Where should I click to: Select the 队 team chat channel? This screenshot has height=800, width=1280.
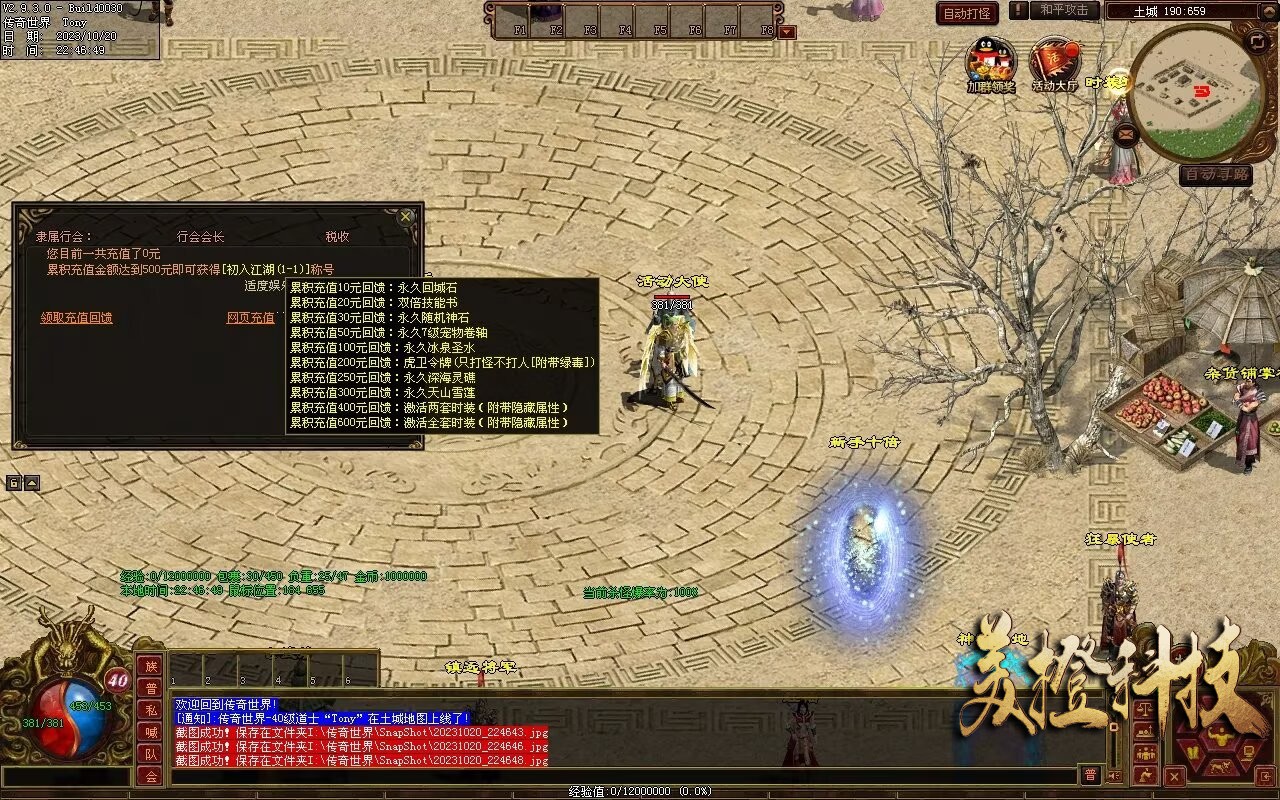(x=150, y=754)
